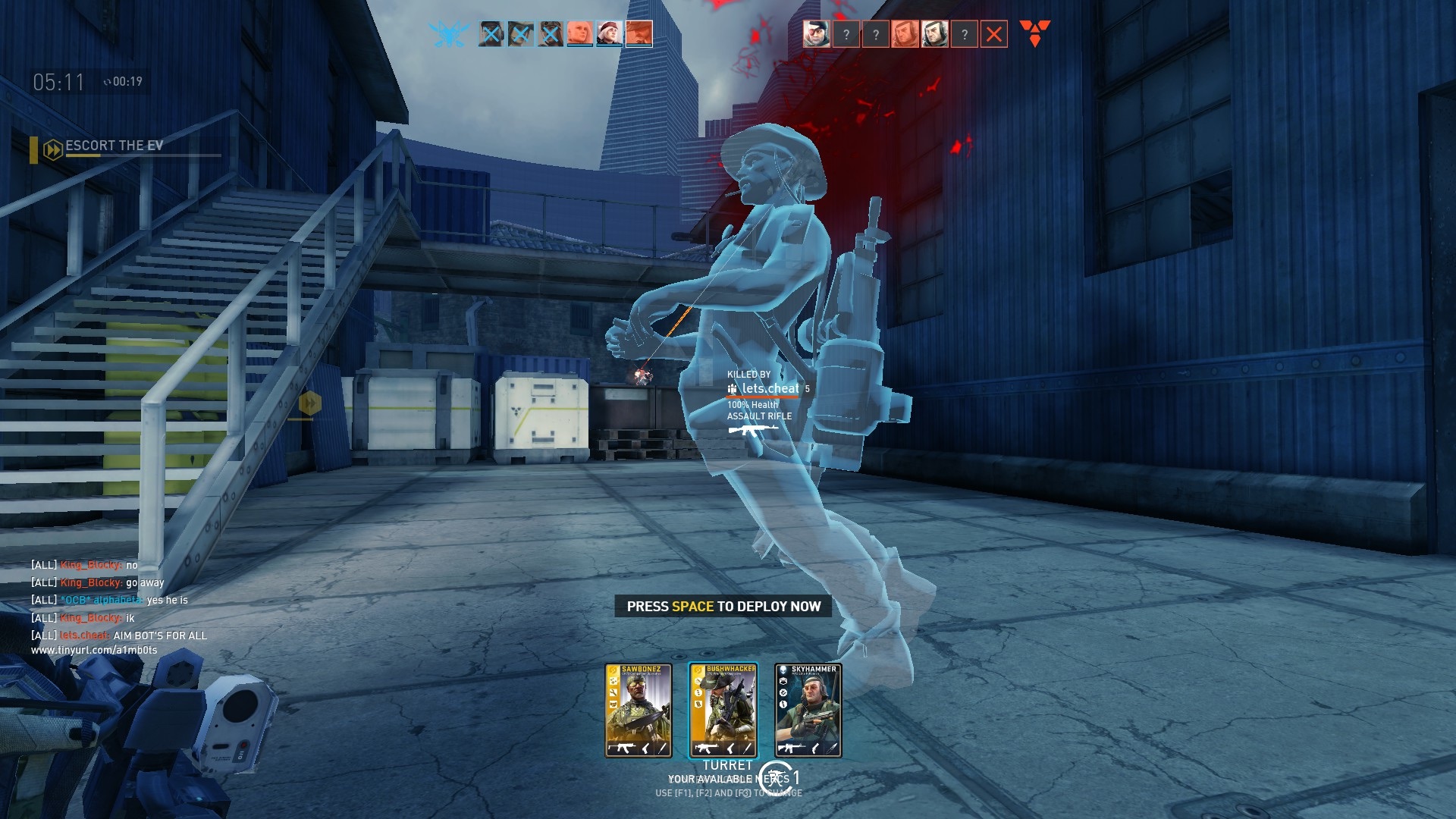Image resolution: width=1456 pixels, height=819 pixels.
Task: Click the Turret ability icon below cards
Action: click(774, 777)
